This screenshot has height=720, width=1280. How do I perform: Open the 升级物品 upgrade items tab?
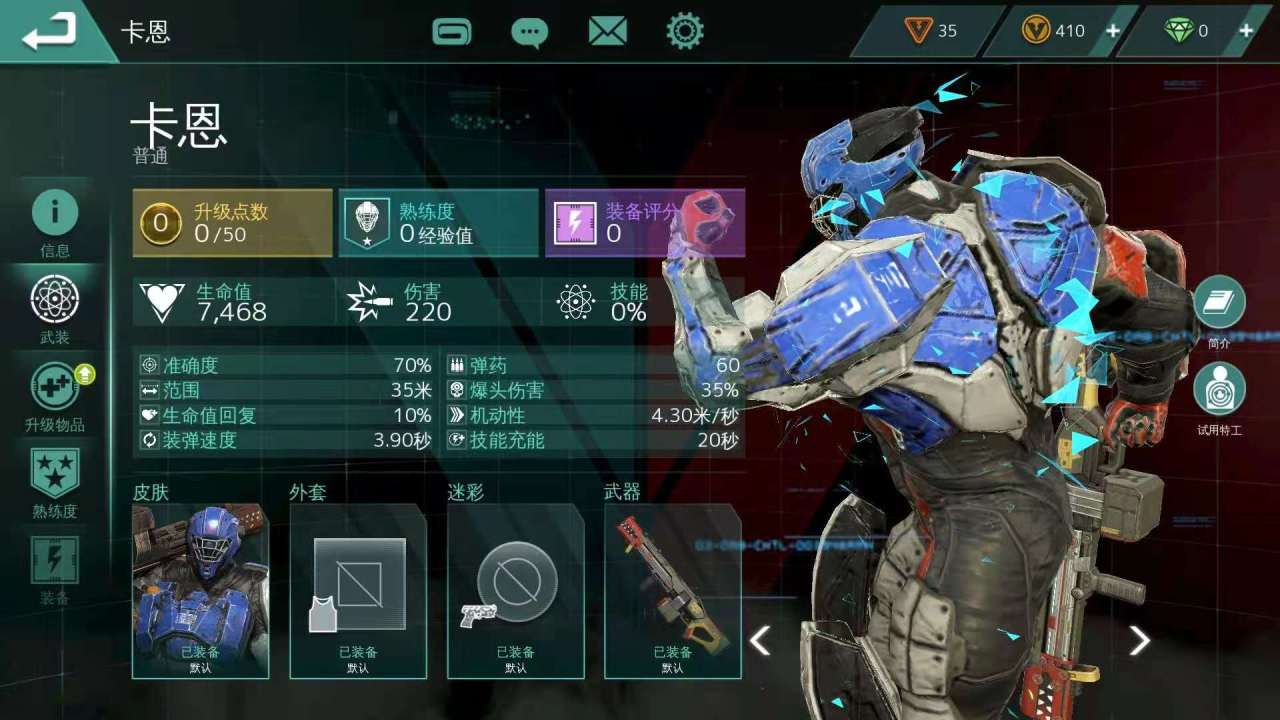[x=55, y=396]
